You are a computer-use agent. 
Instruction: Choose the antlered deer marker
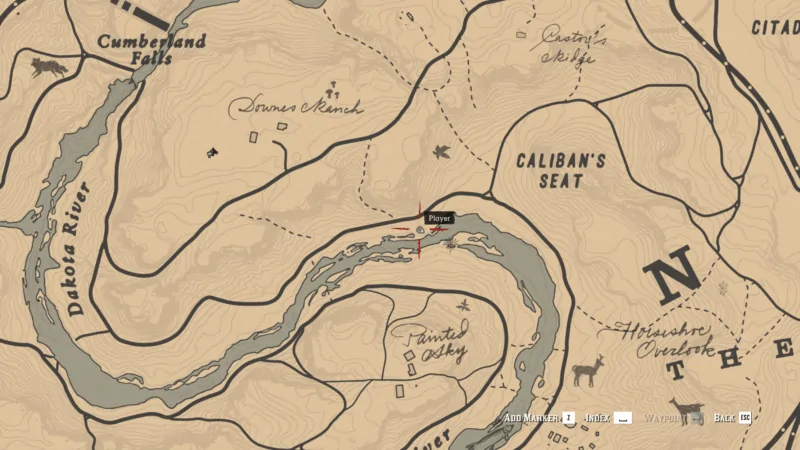click(588, 370)
